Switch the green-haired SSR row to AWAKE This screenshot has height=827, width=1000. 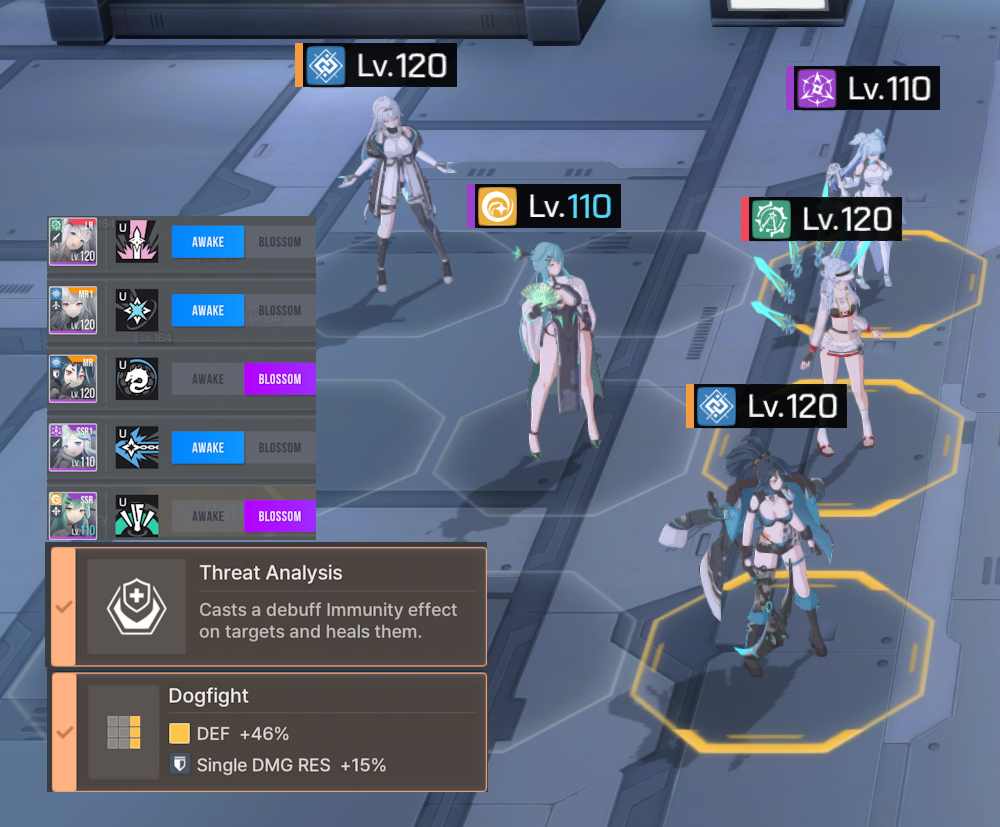coord(208,516)
